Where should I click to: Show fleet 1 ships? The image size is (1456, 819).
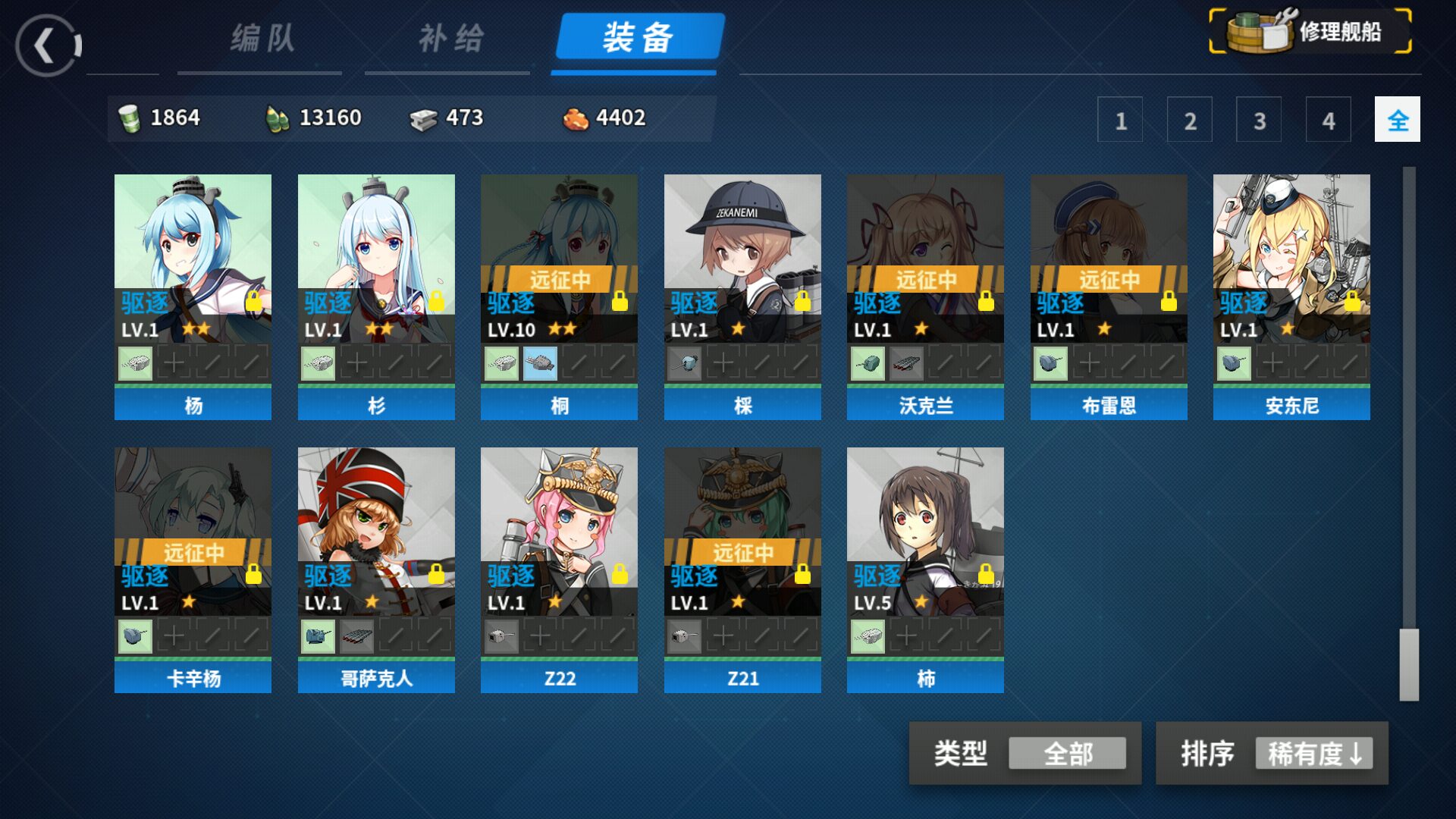pyautogui.click(x=1120, y=120)
